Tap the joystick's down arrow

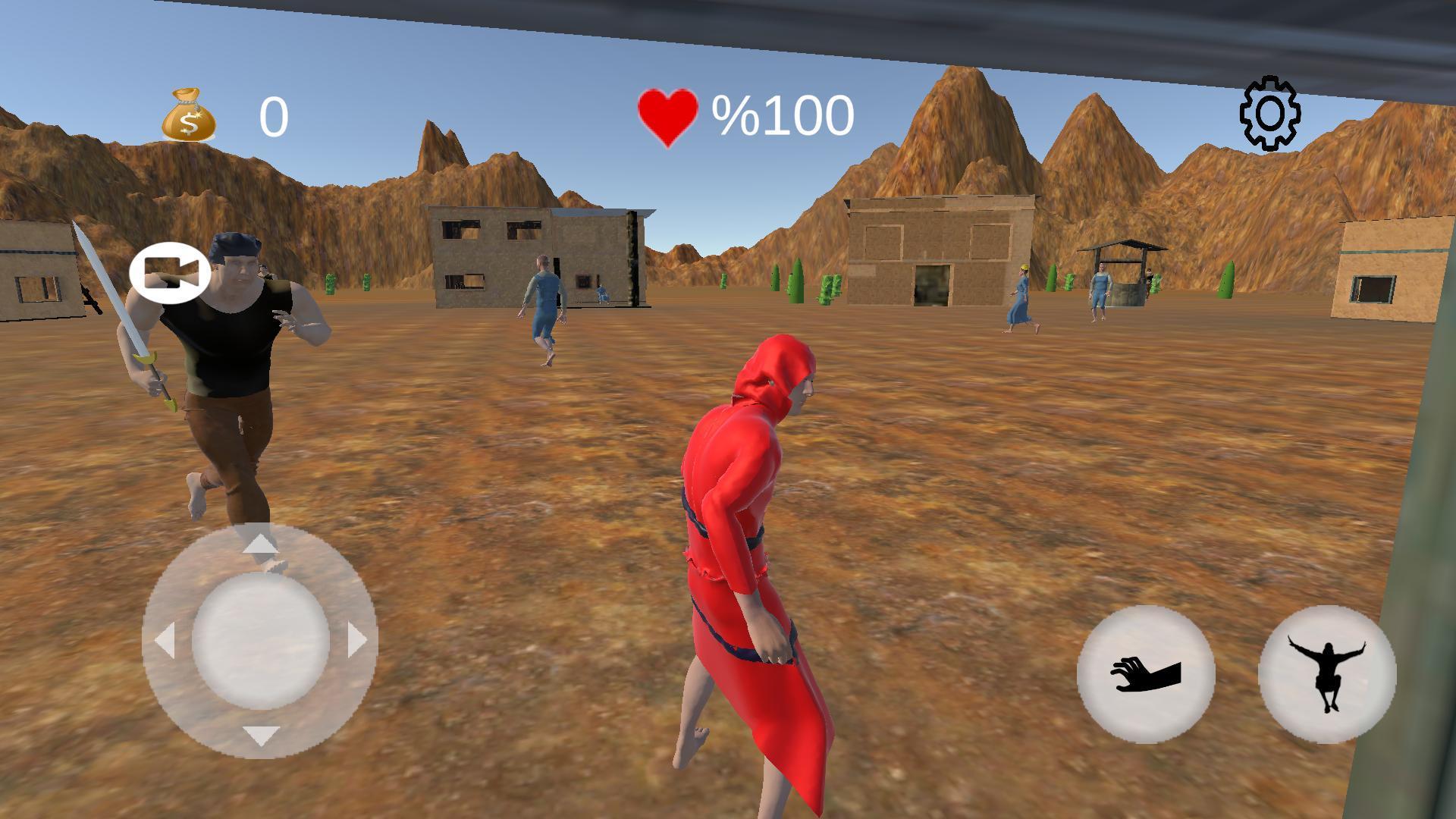pyautogui.click(x=260, y=735)
